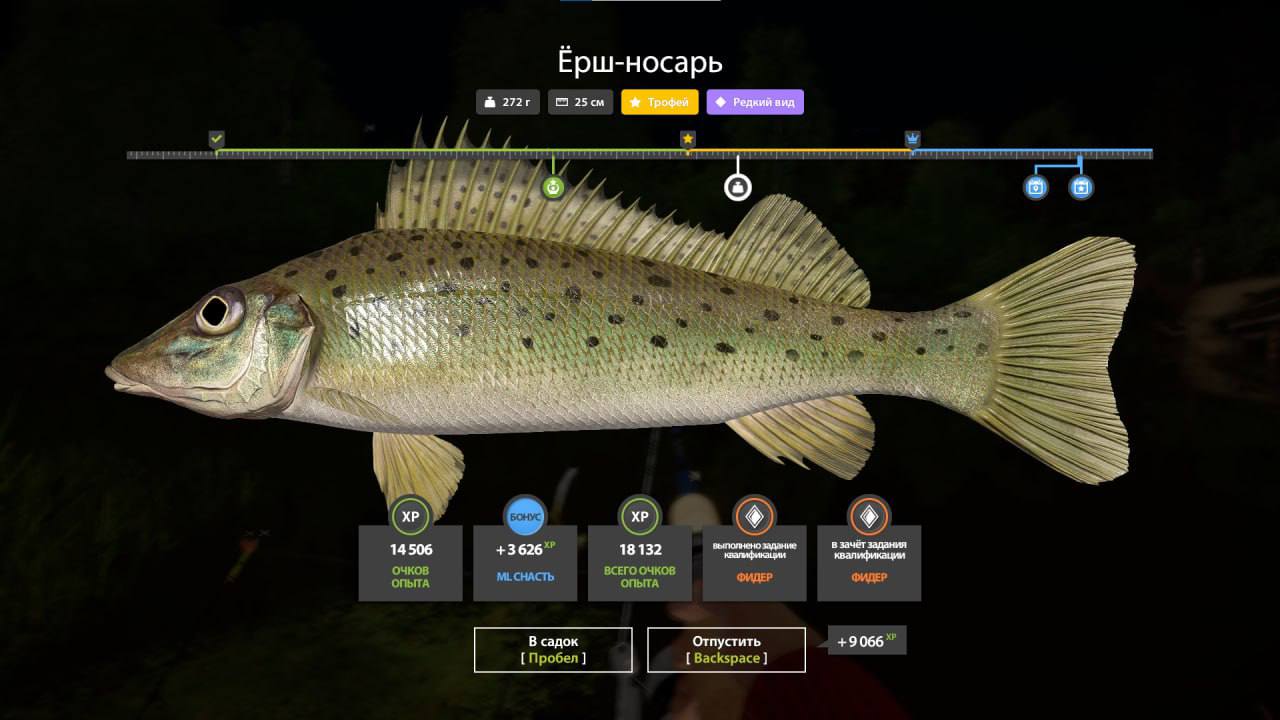Viewport: 1280px width, 720px height.
Task: Put the fish in the keepnet (В садок)
Action: click(553, 649)
